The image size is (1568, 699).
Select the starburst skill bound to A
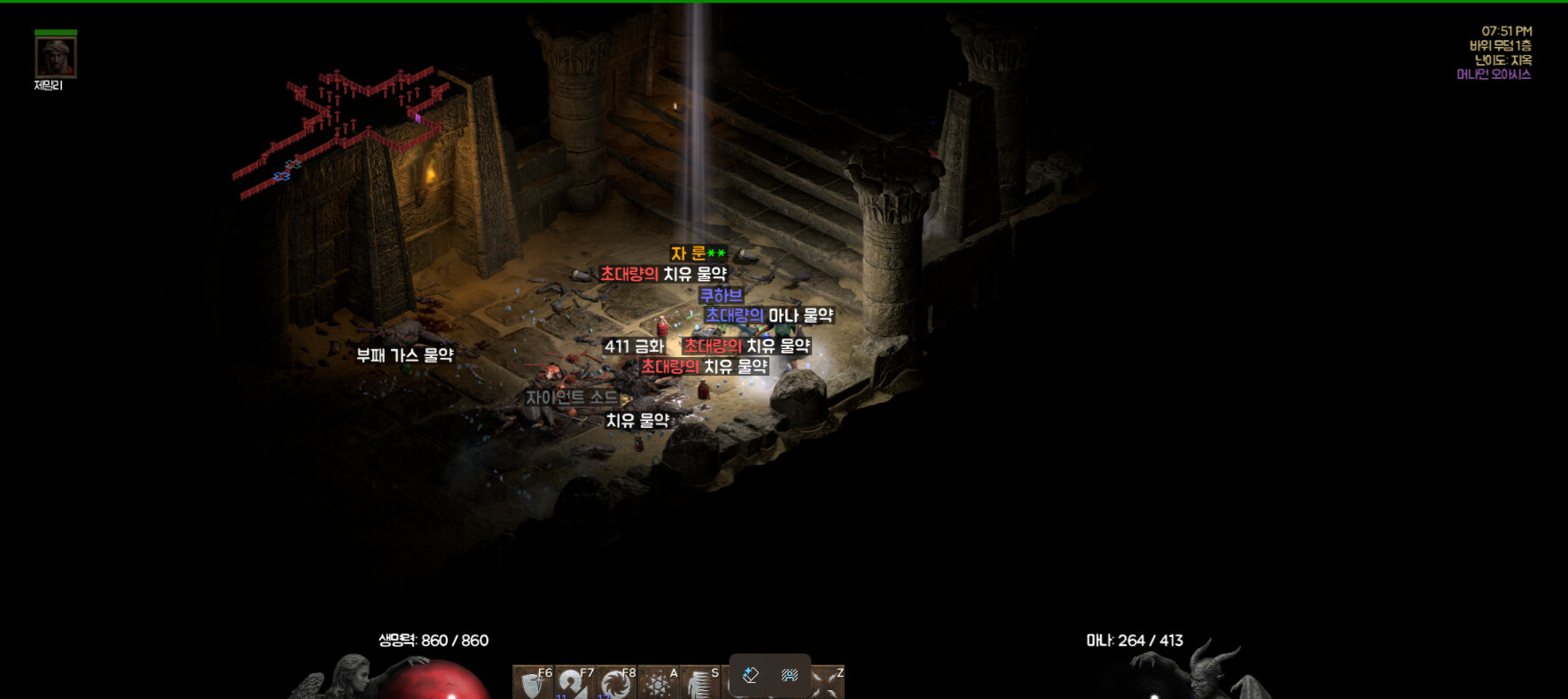coord(659,683)
